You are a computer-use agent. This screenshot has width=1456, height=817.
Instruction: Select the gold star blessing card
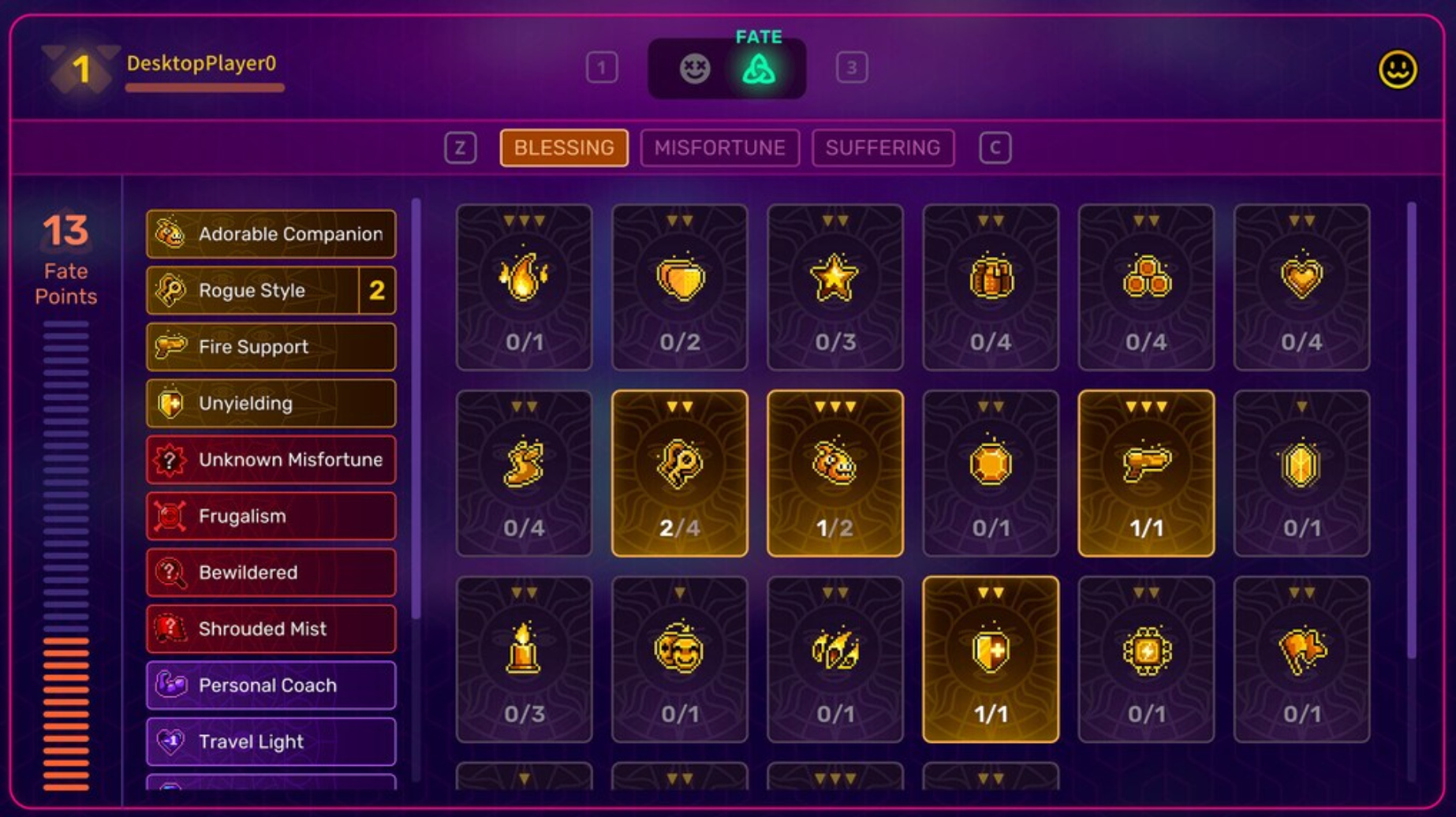tap(834, 287)
